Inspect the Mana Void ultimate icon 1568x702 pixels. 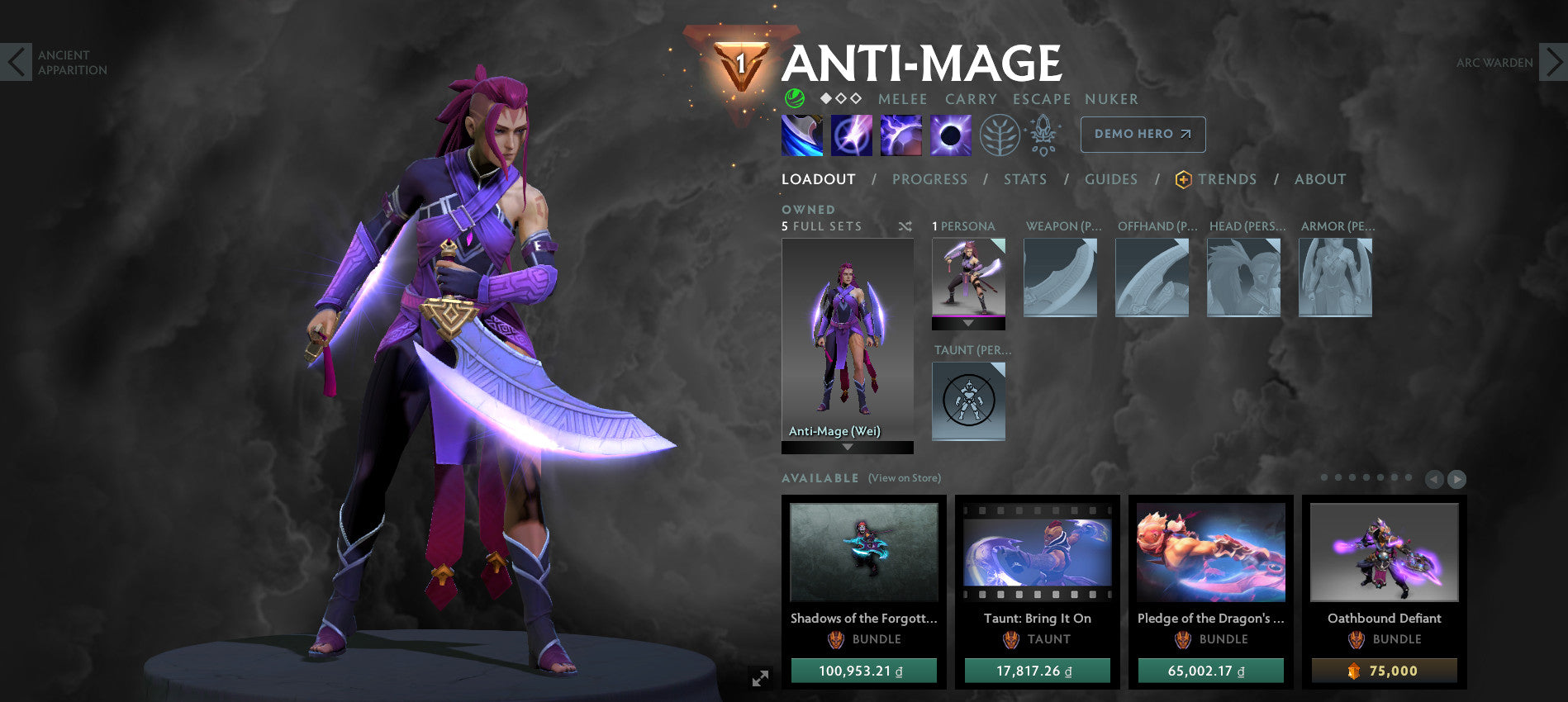pos(952,135)
